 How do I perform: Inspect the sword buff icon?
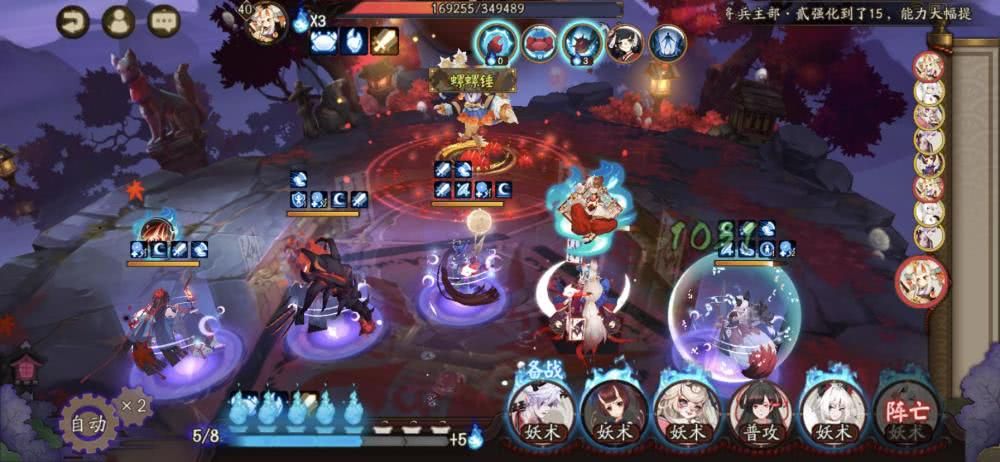coord(384,41)
